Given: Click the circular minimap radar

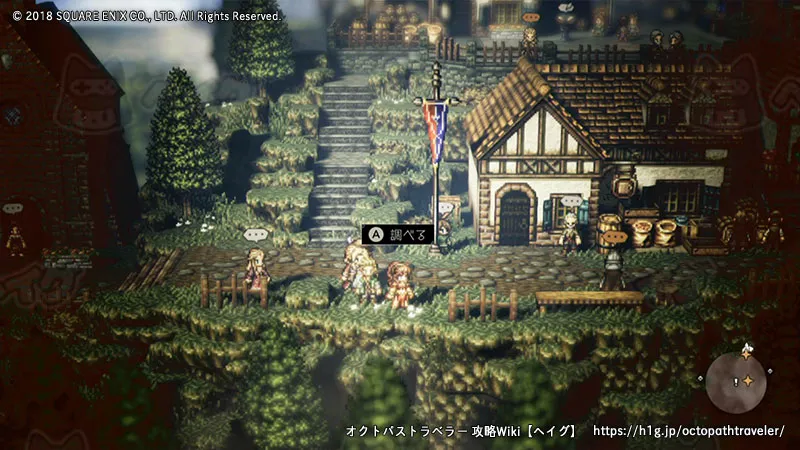Looking at the screenshot, I should point(737,381).
